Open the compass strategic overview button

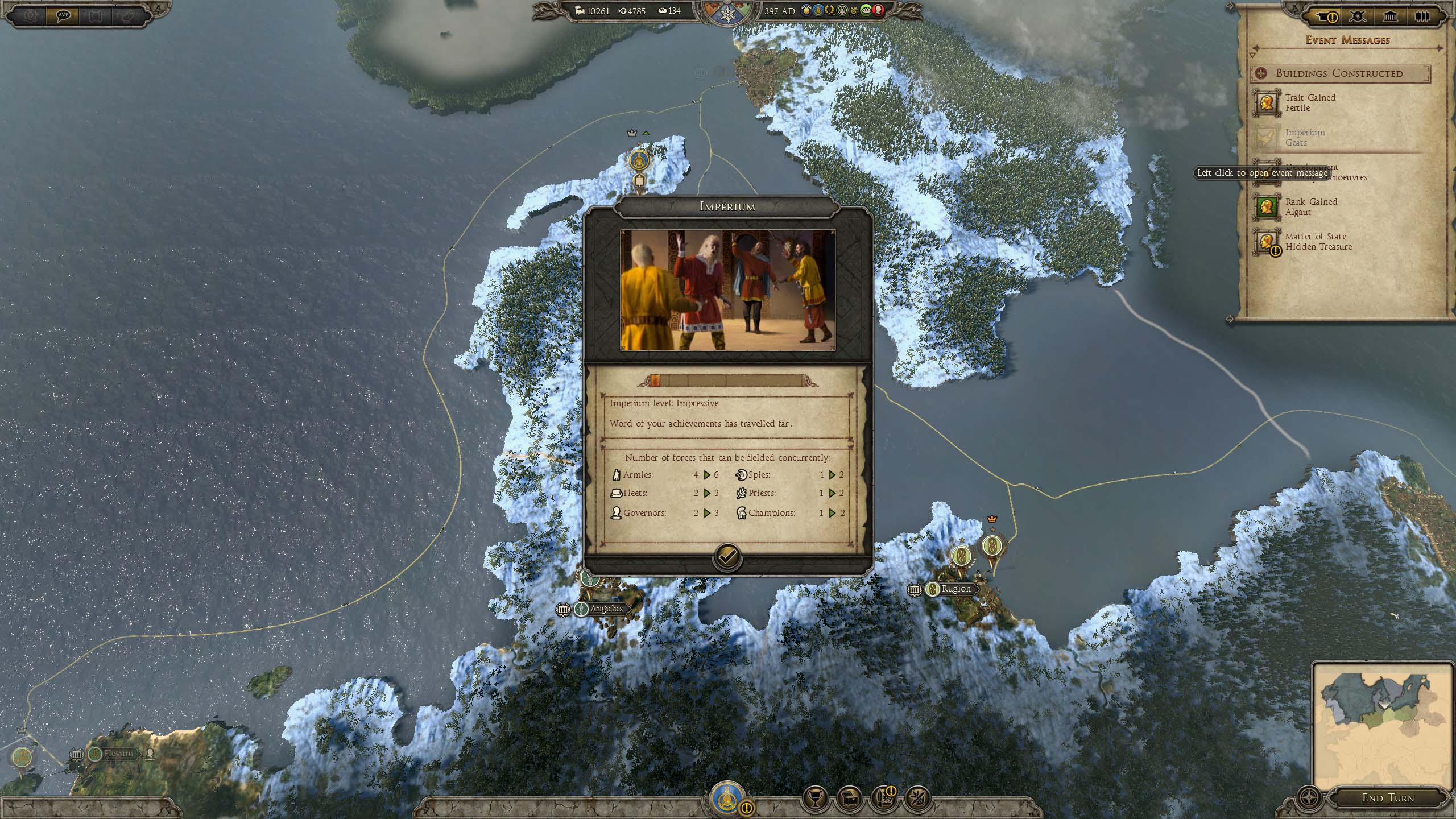pyautogui.click(x=1308, y=797)
